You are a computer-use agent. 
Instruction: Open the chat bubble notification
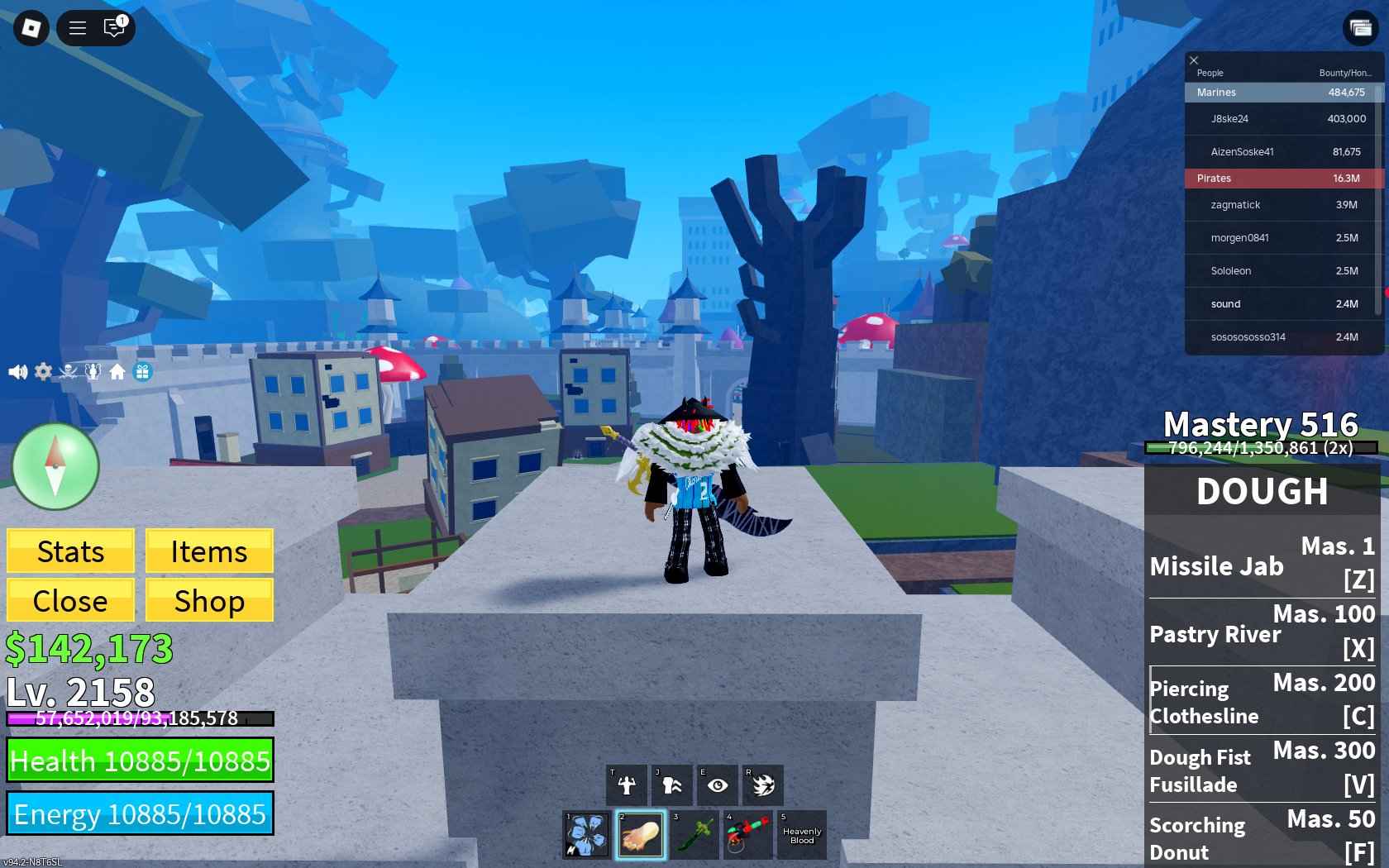coord(113,27)
